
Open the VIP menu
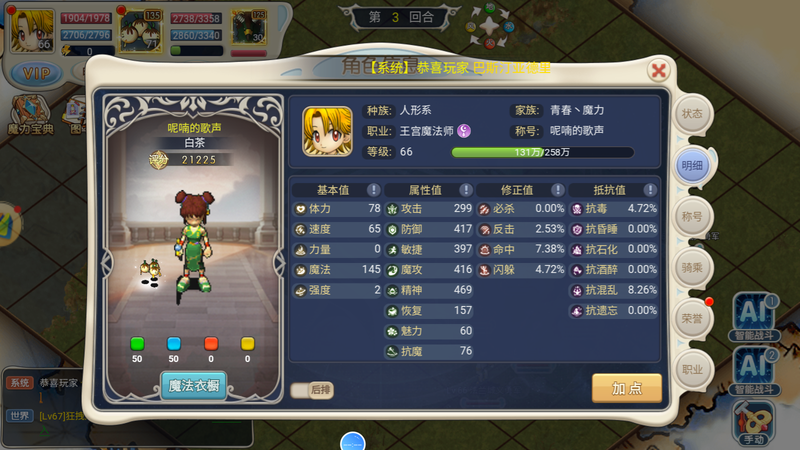[36, 73]
